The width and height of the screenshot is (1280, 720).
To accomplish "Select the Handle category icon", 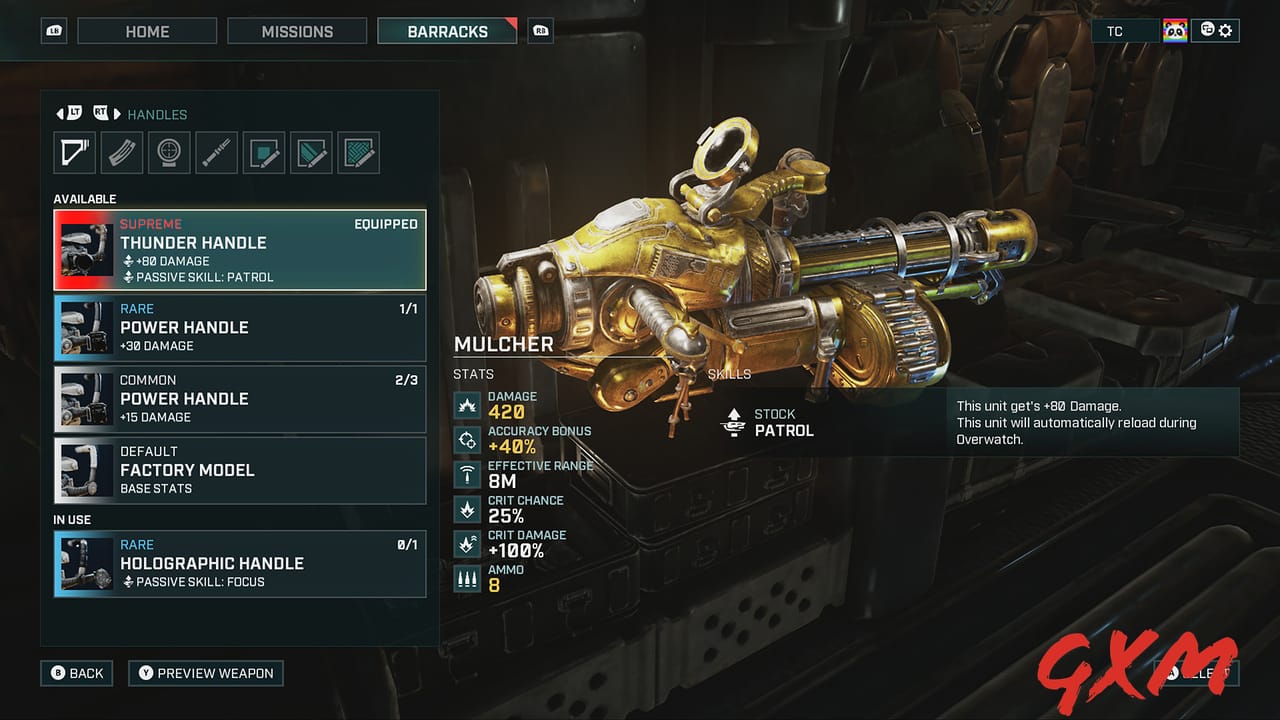I will [74, 152].
